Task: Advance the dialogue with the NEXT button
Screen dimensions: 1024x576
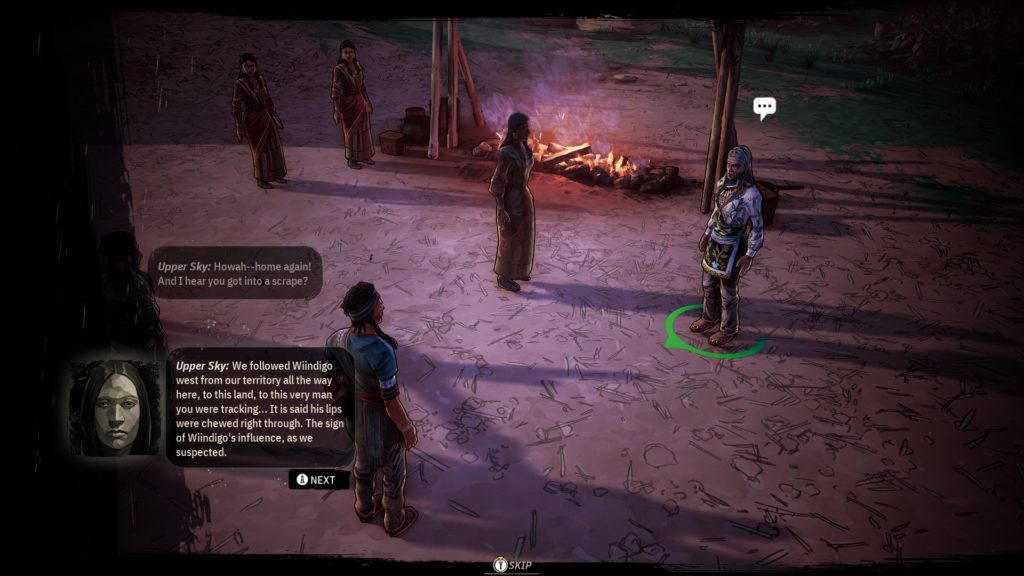Action: click(x=319, y=480)
